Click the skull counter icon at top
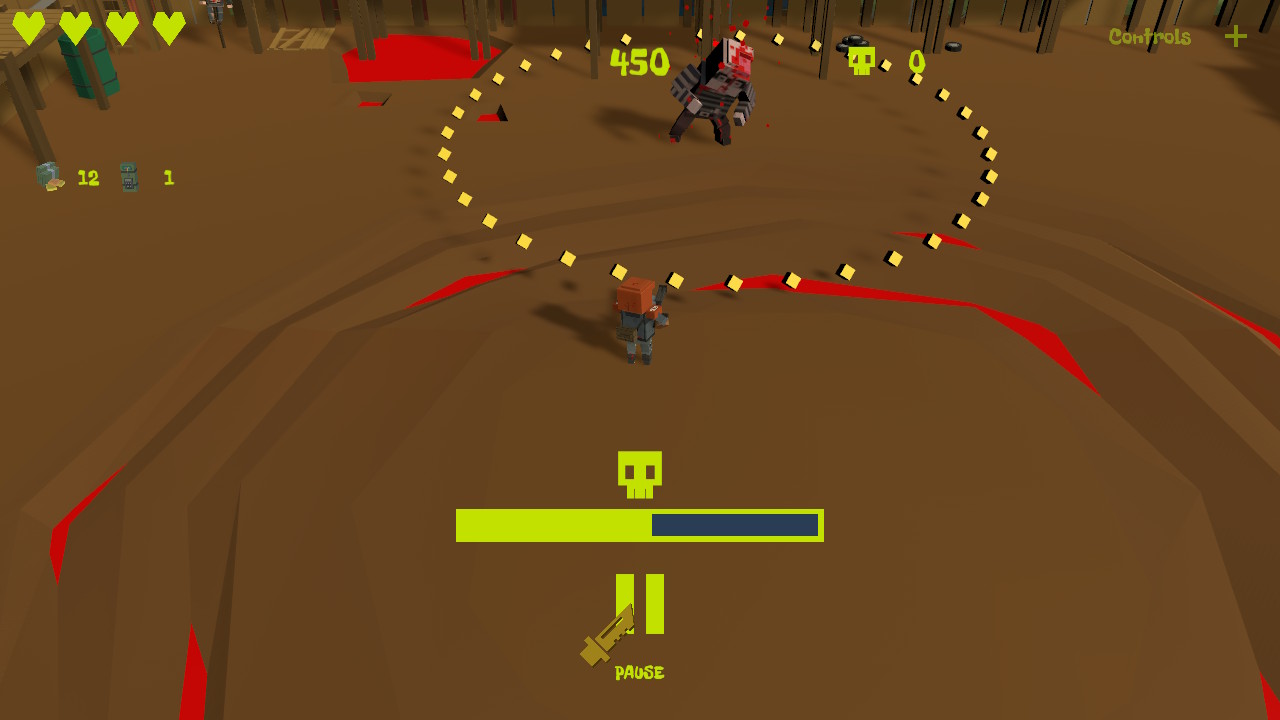1280x720 pixels. coord(862,62)
